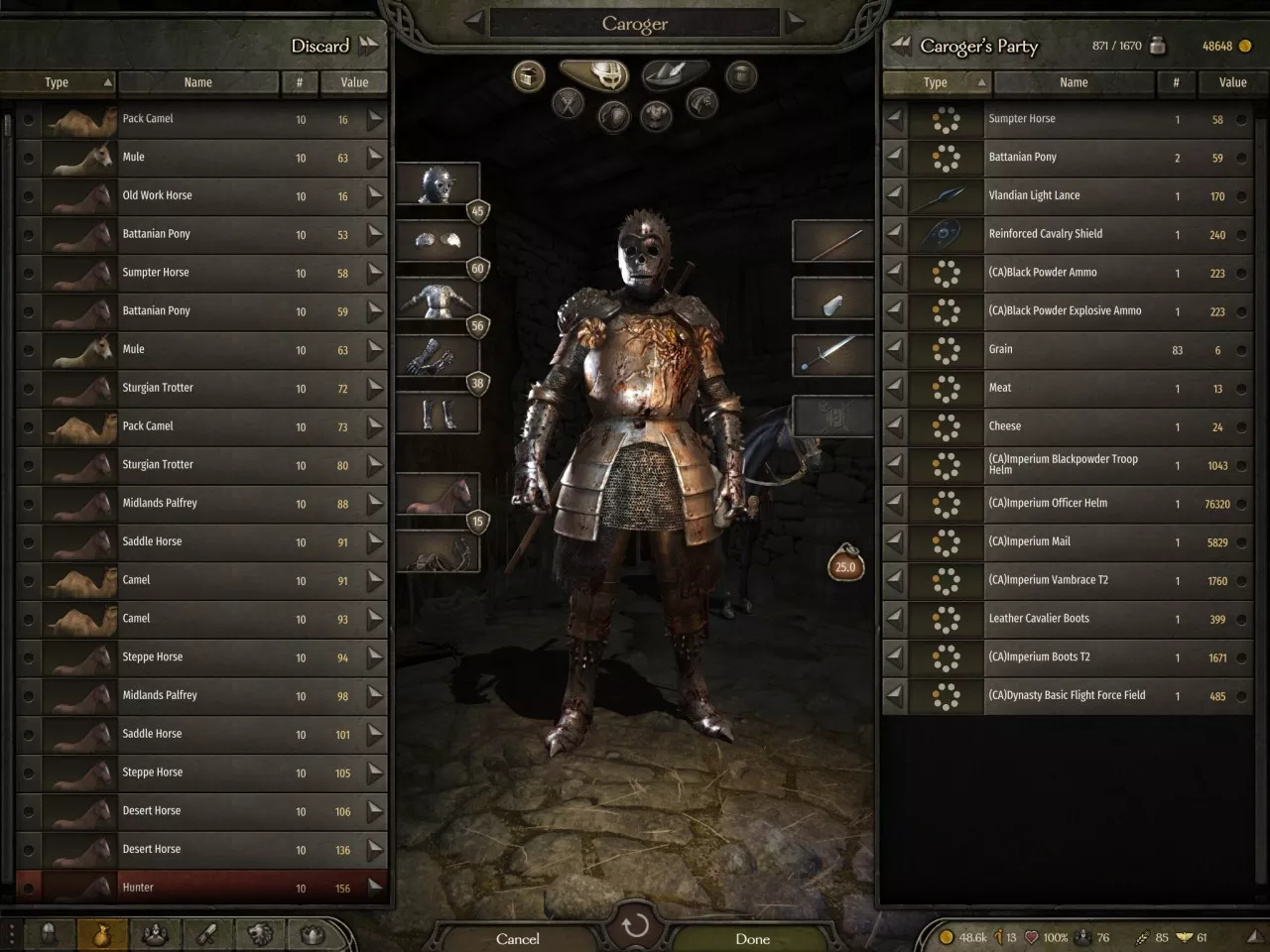
Task: Pick the Grain item in party inventory
Action: [x=1067, y=349]
